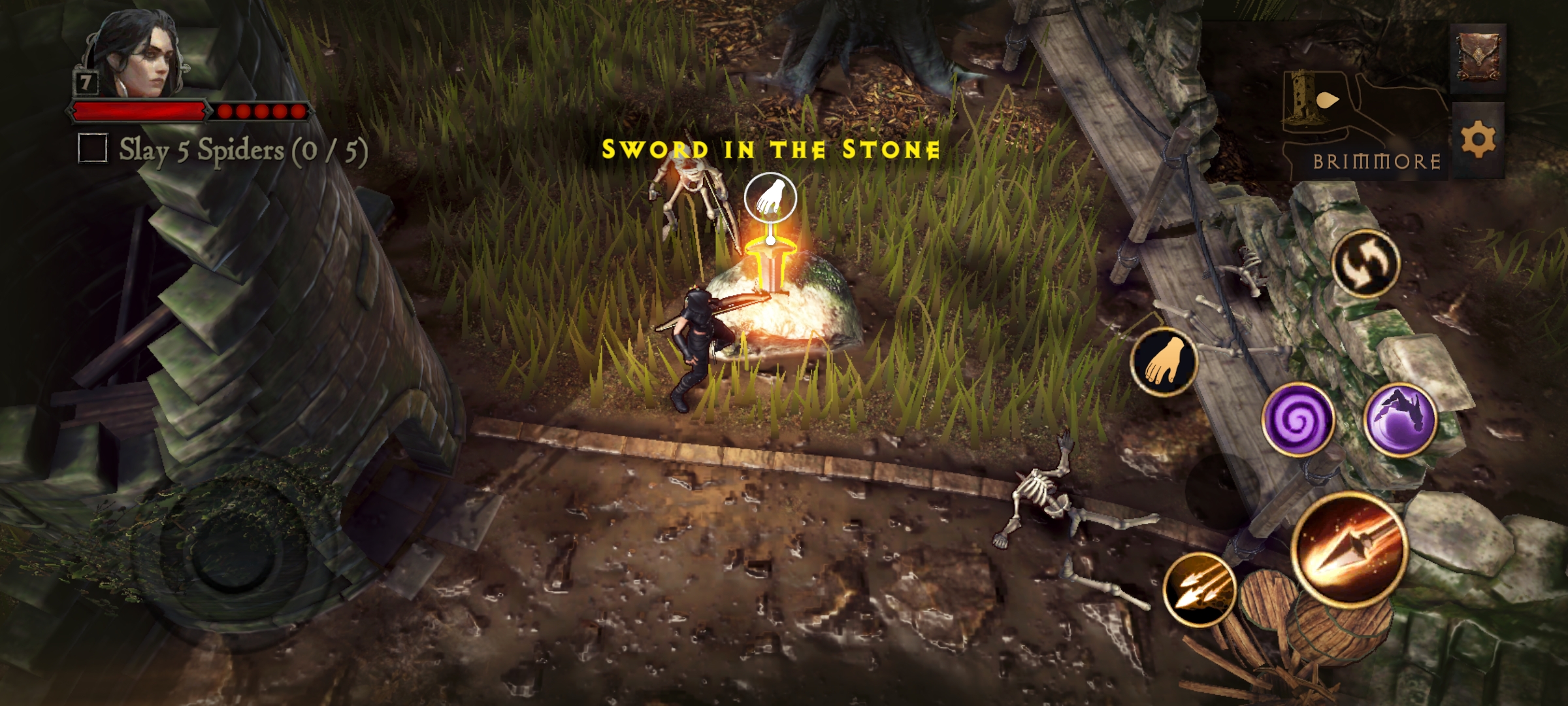Tick the Slay 5 Spiders quest checkbox
1568x706 pixels.
click(93, 148)
